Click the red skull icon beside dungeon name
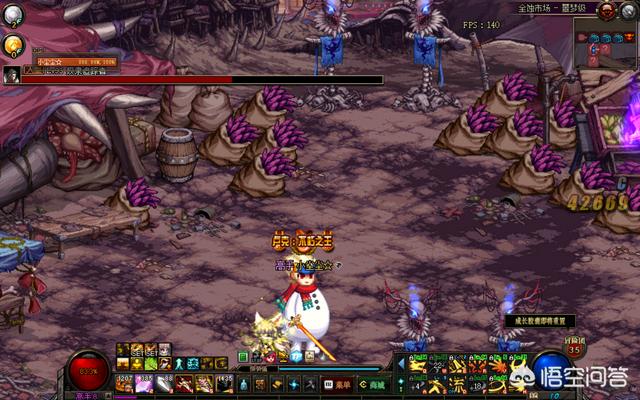Viewport: 640px width, 400px height. pyautogui.click(x=606, y=10)
